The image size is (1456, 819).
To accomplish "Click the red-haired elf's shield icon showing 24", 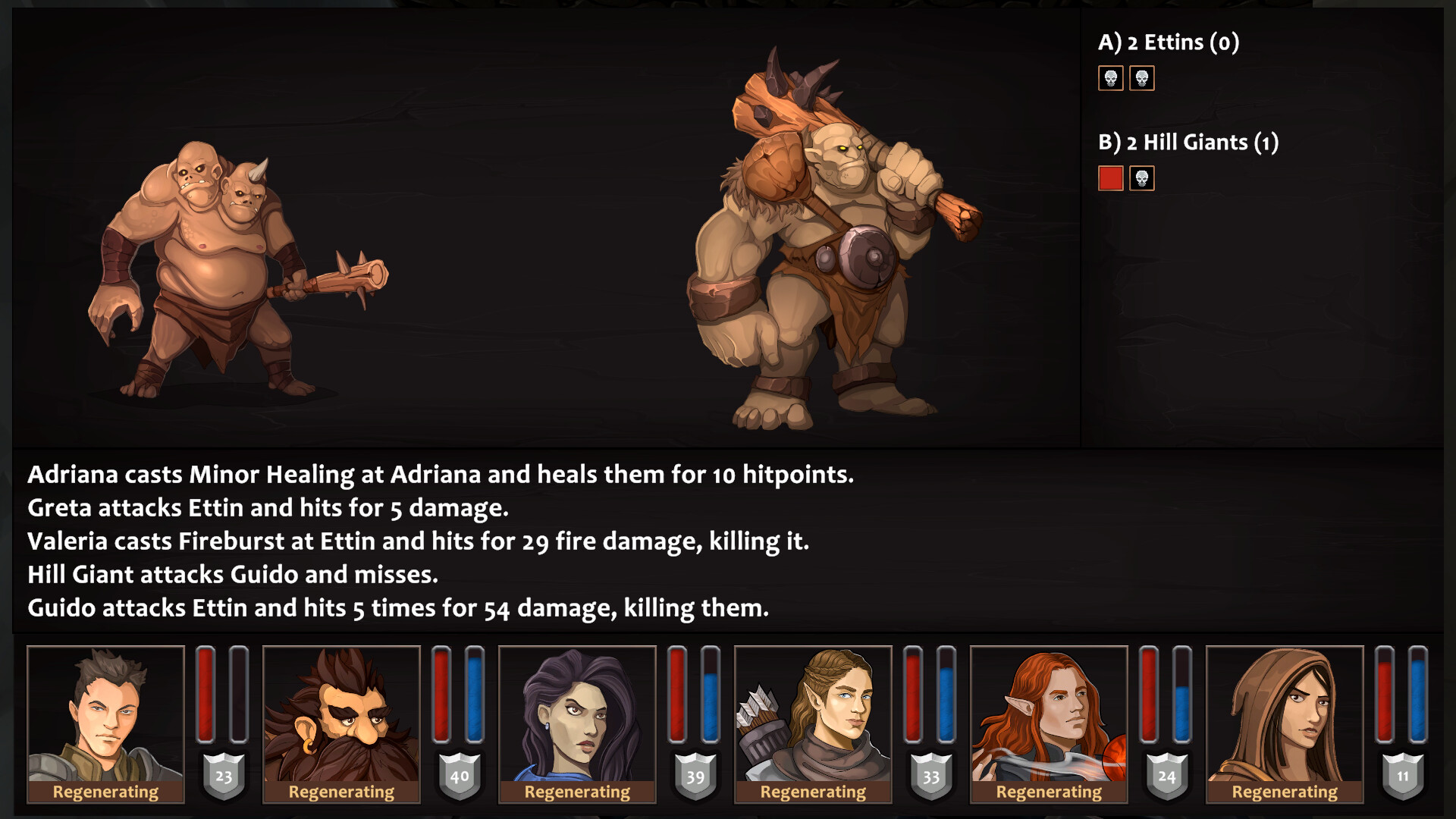I will point(1166,776).
